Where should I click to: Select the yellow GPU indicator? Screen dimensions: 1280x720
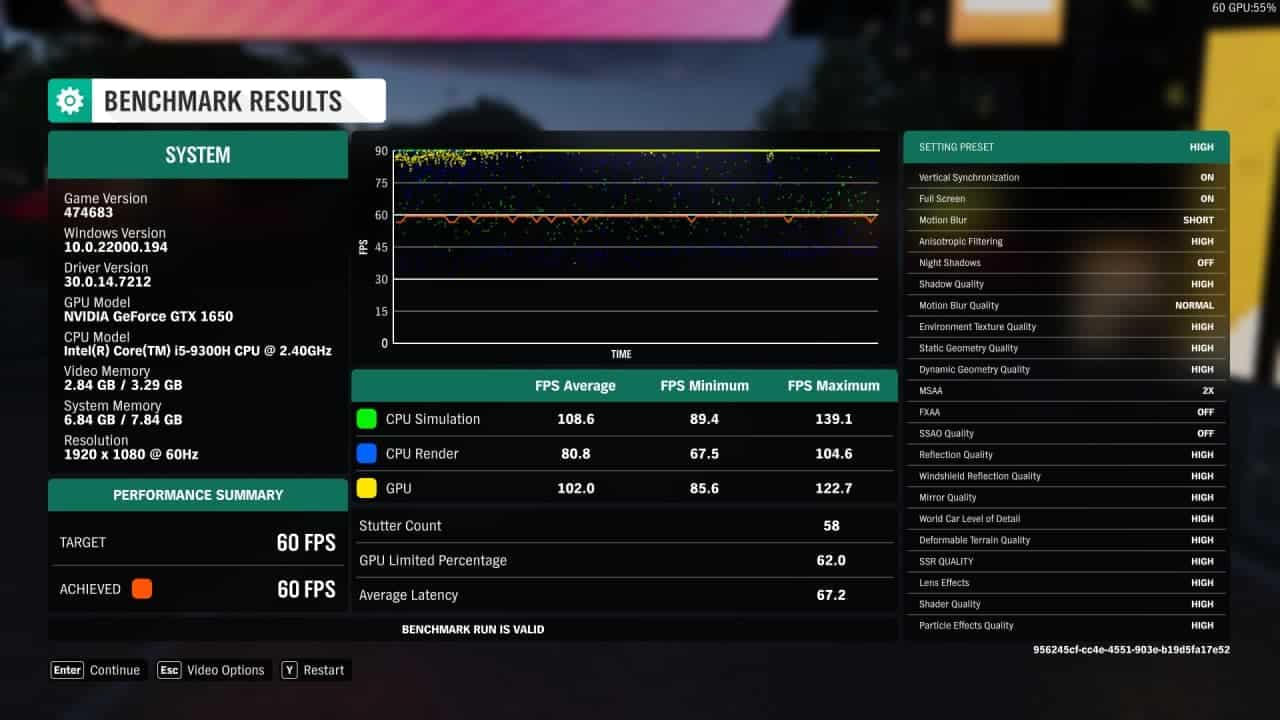(x=366, y=487)
